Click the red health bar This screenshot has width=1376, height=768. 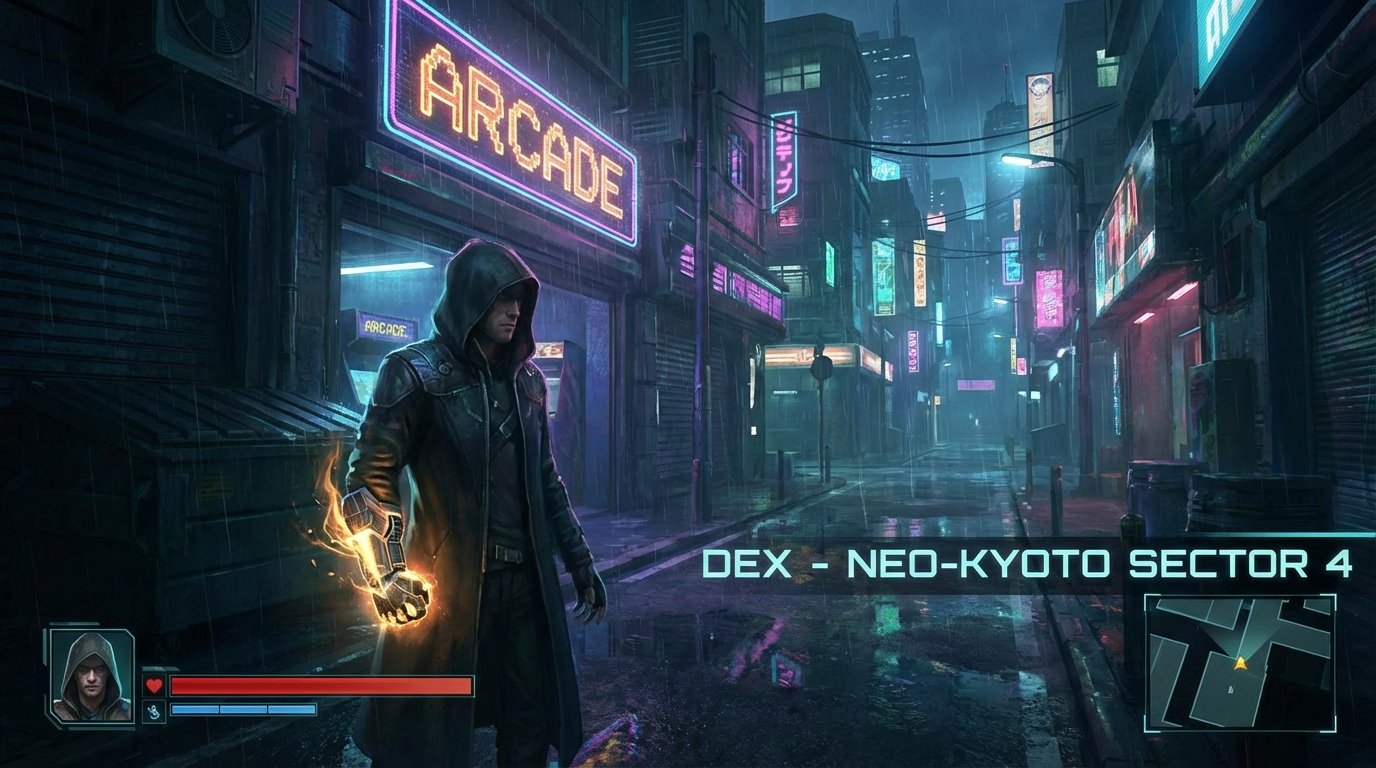tap(320, 685)
